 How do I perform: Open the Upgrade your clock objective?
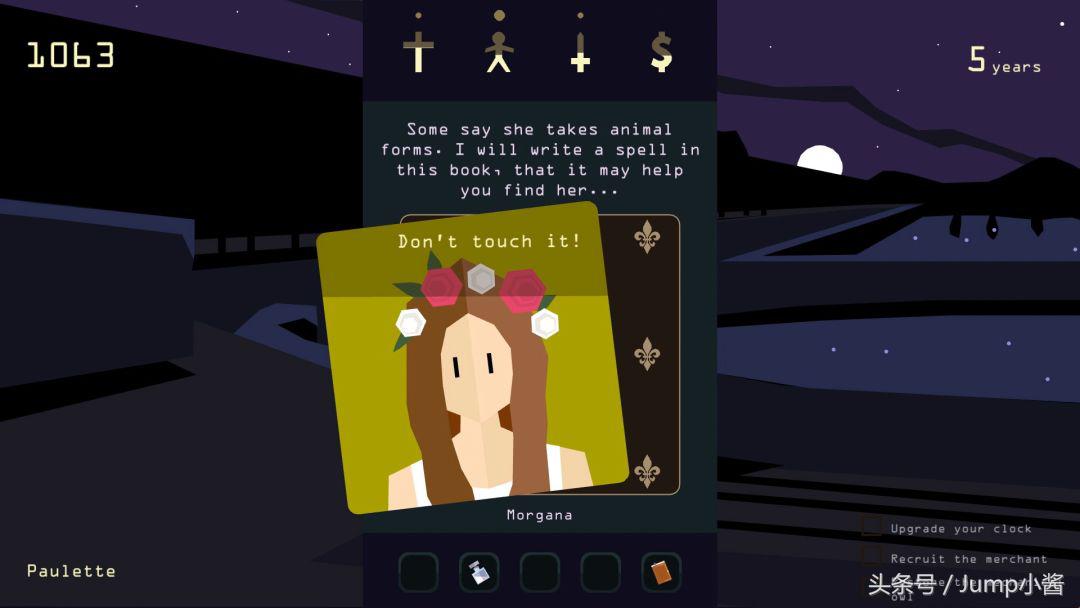pos(960,528)
